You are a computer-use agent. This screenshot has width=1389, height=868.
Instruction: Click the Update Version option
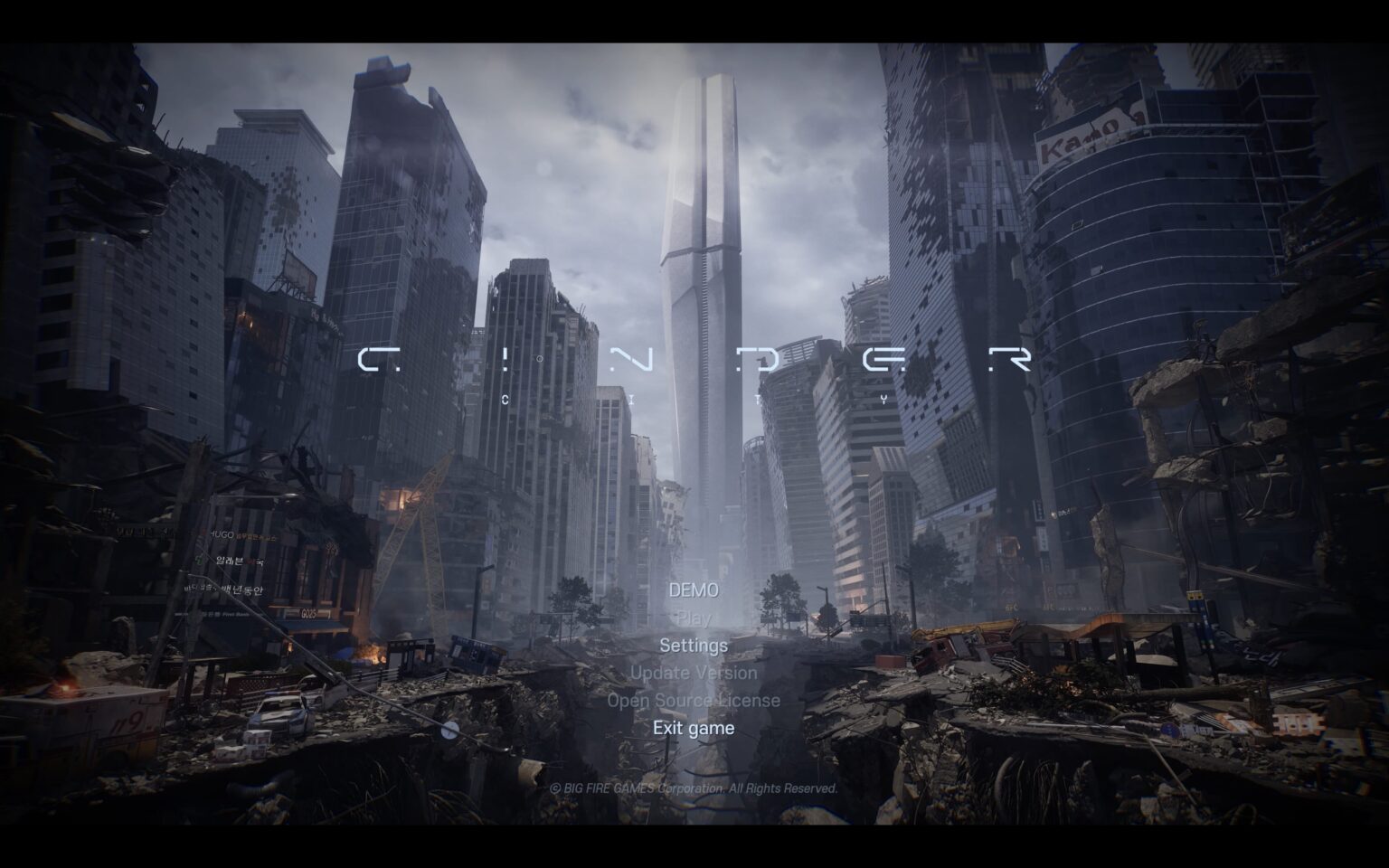pos(694,673)
